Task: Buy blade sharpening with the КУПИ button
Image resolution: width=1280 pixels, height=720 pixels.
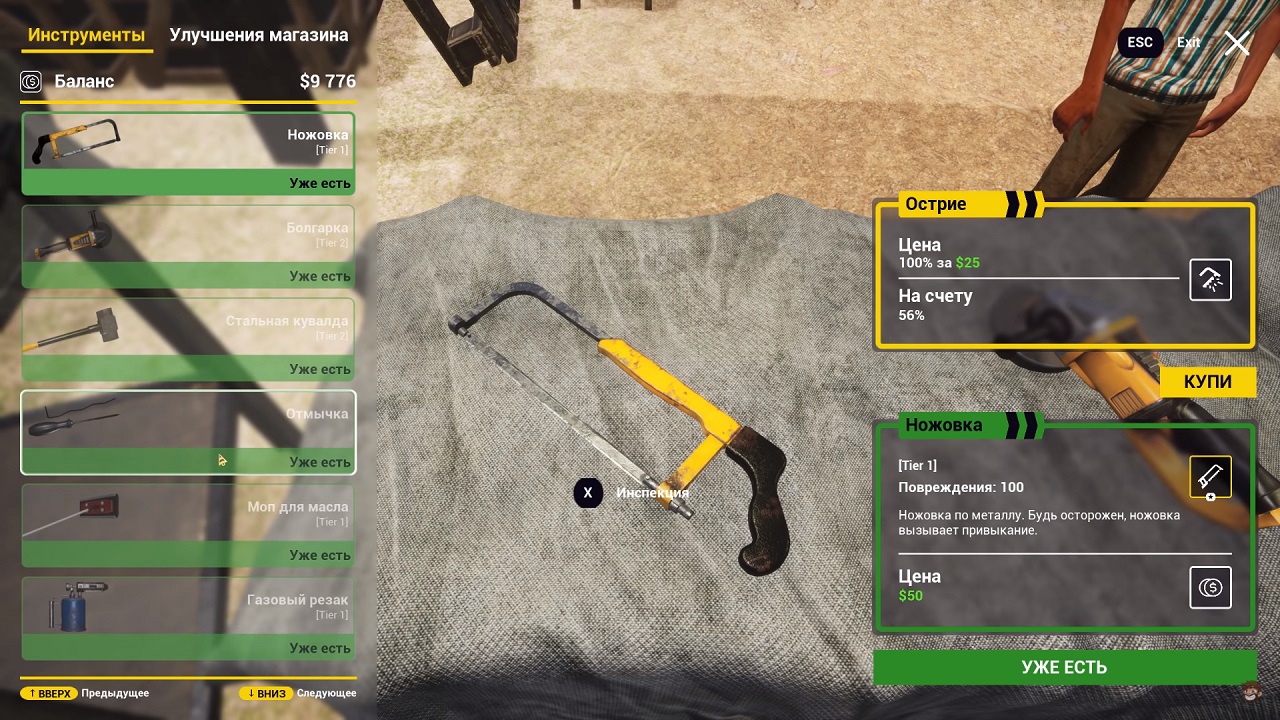Action: click(x=1207, y=382)
